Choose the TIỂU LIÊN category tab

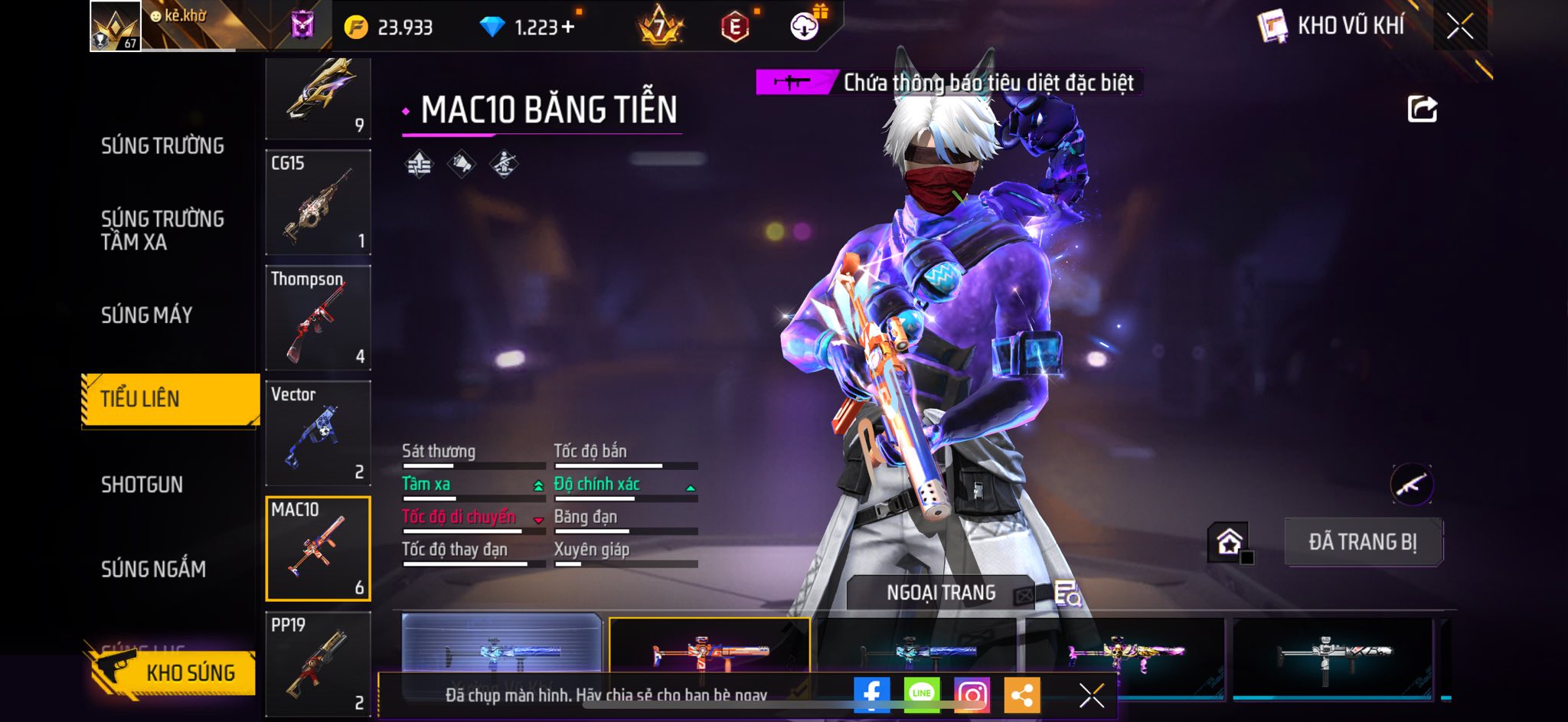[170, 399]
